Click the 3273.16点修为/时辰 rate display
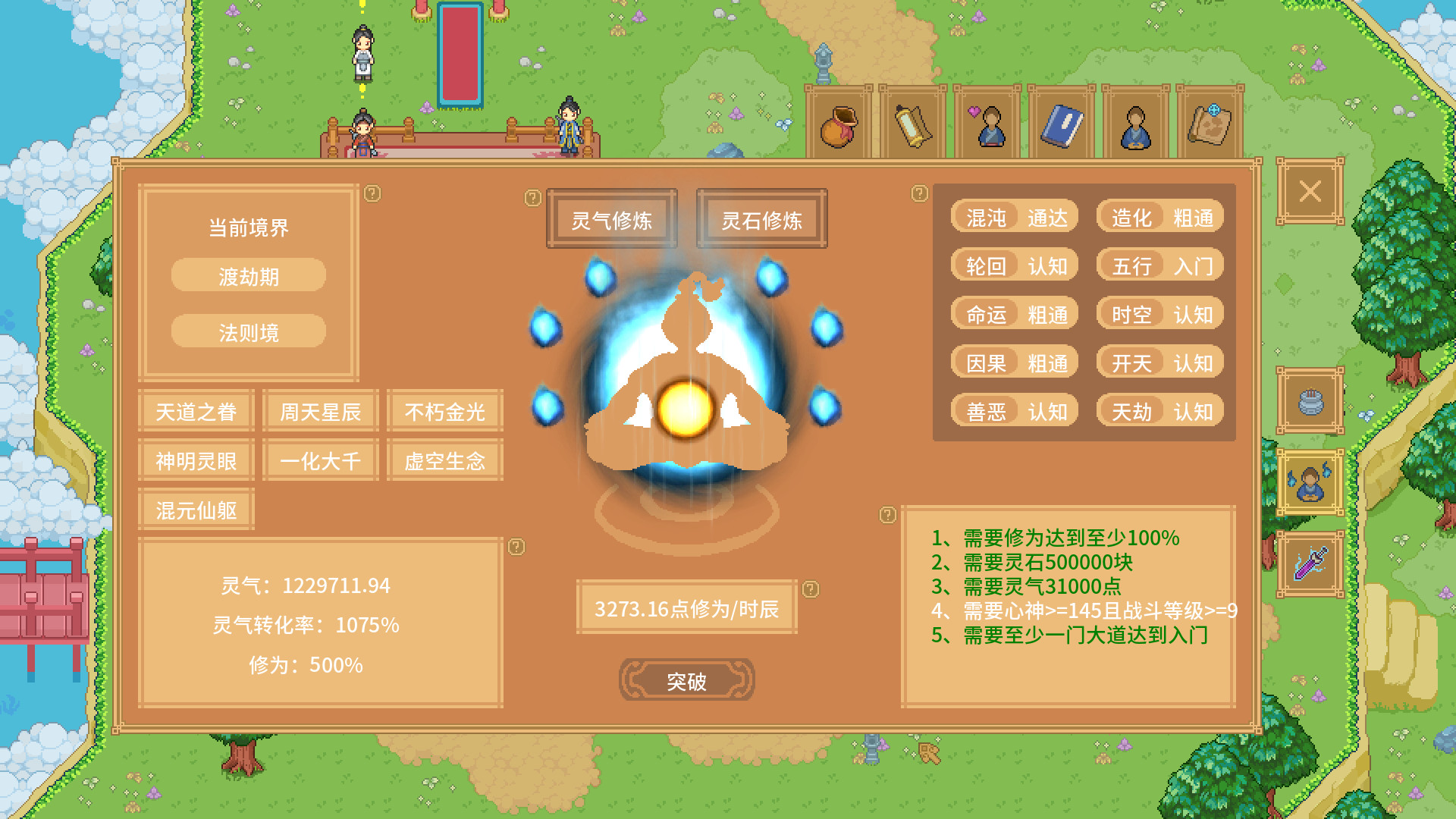The image size is (1456, 819). 686,607
